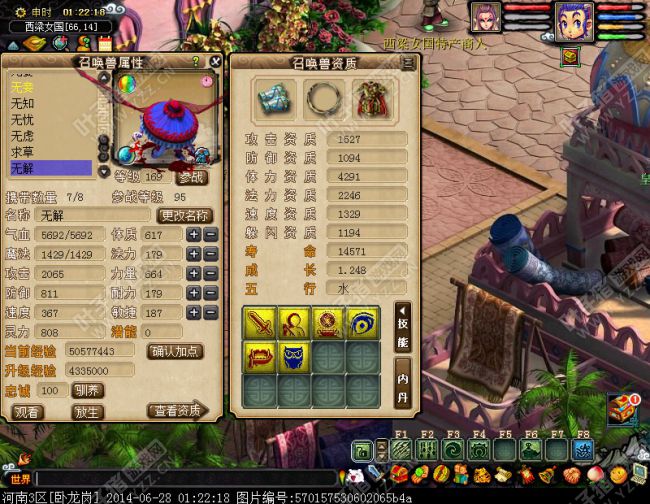Decrease 敏捷 with its minus button
This screenshot has height=504, width=650.
211,312
